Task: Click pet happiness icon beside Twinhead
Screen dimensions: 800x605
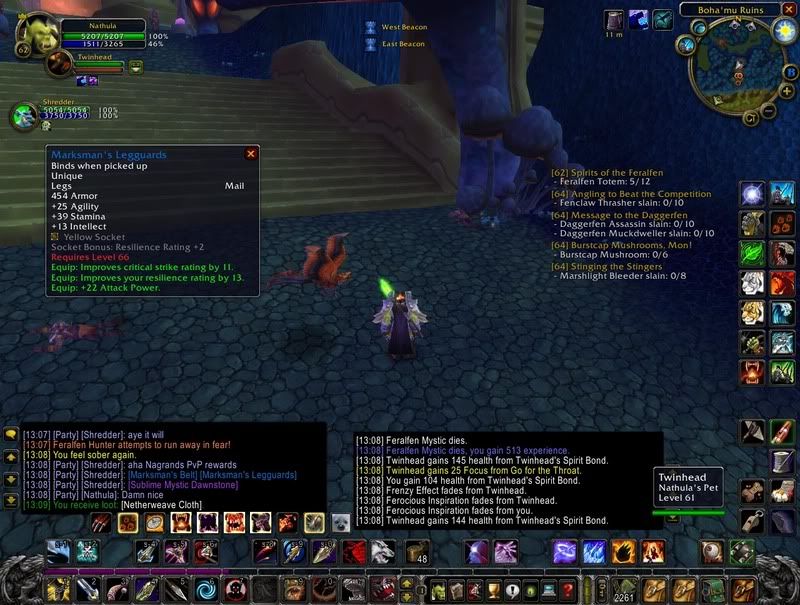Action: pos(136,67)
